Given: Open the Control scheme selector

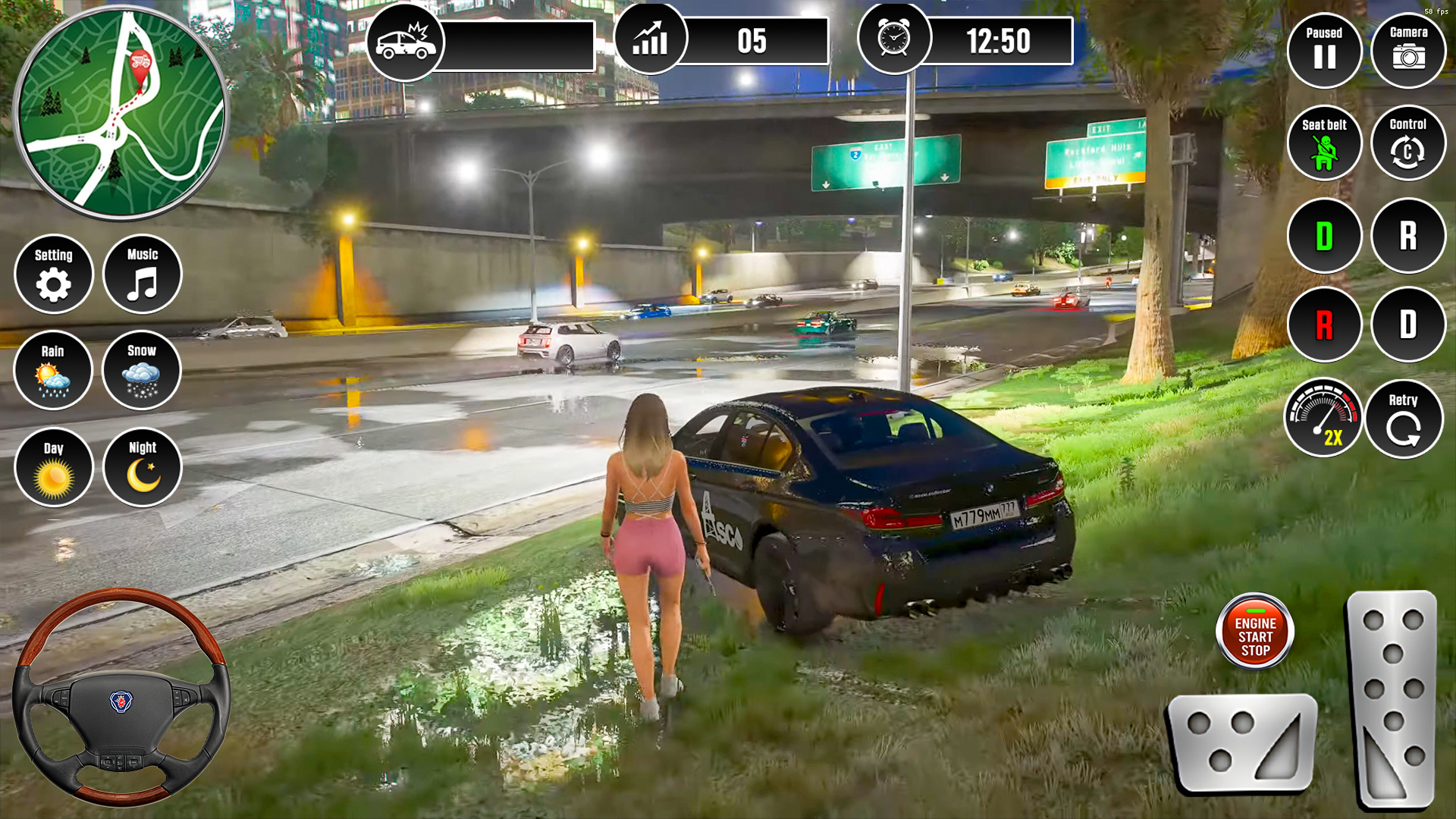Looking at the screenshot, I should click(x=1407, y=143).
